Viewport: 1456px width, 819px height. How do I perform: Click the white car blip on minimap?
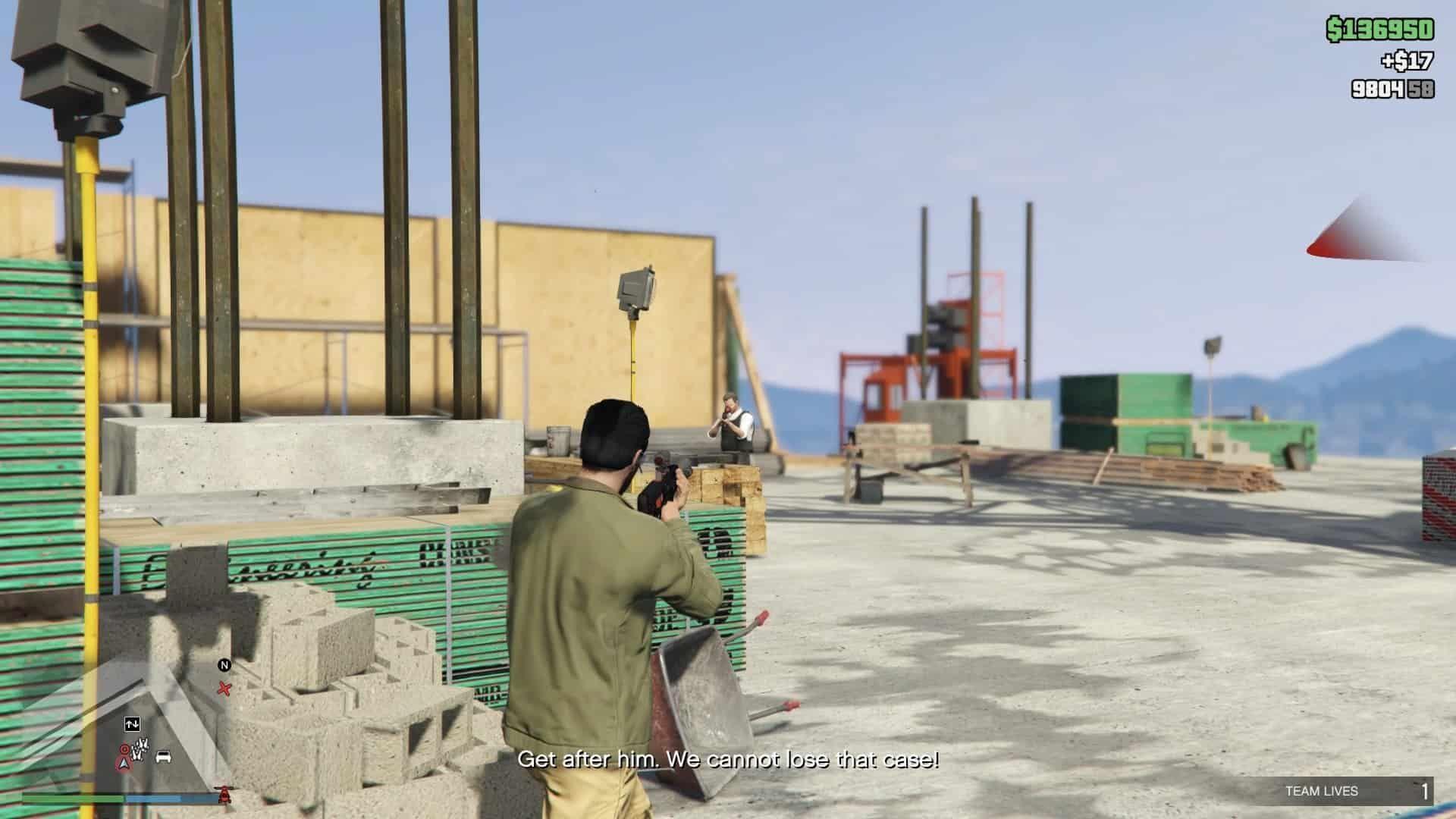163,757
